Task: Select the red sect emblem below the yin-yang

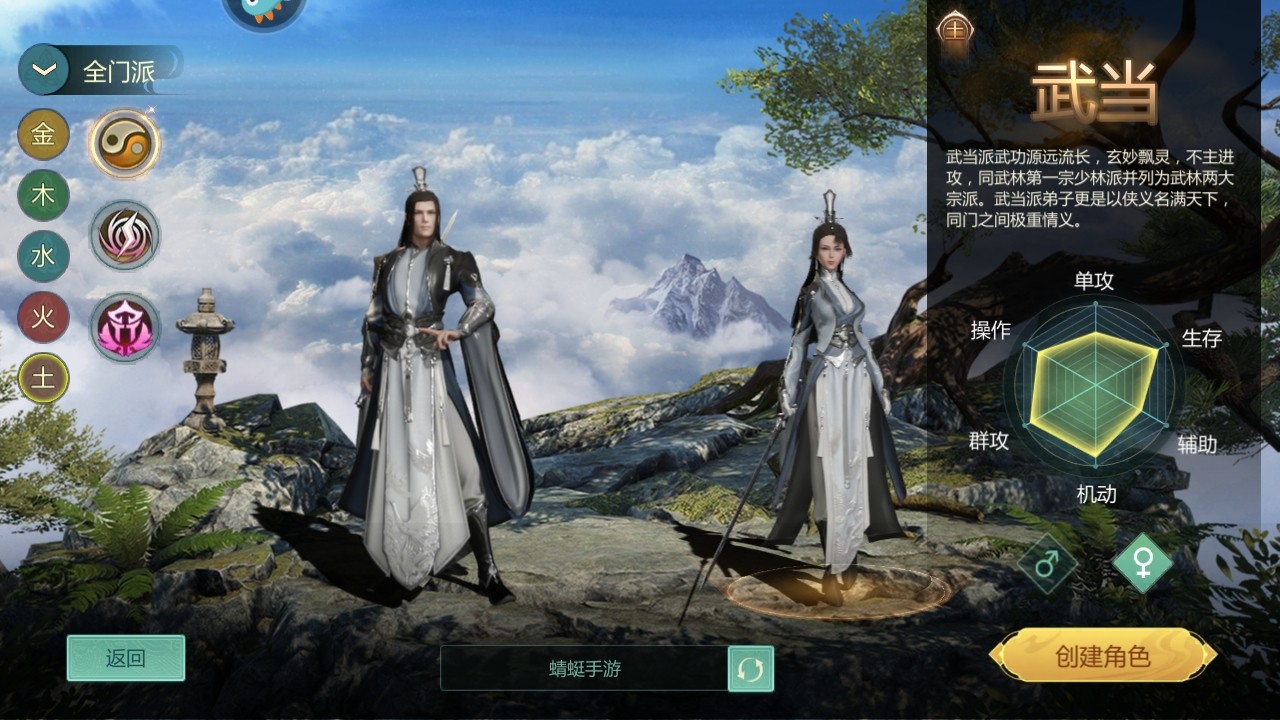Action: pos(124,232)
